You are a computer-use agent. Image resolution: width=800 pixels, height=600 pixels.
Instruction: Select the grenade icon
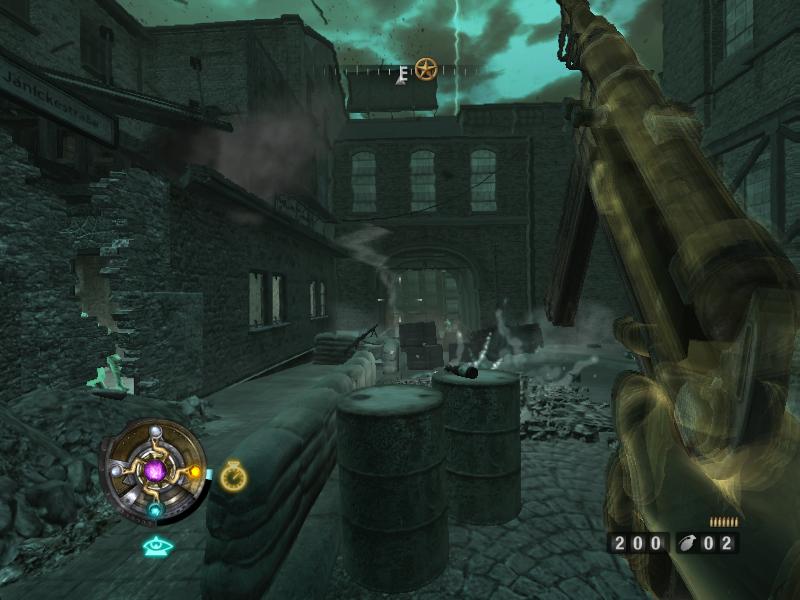(690, 543)
